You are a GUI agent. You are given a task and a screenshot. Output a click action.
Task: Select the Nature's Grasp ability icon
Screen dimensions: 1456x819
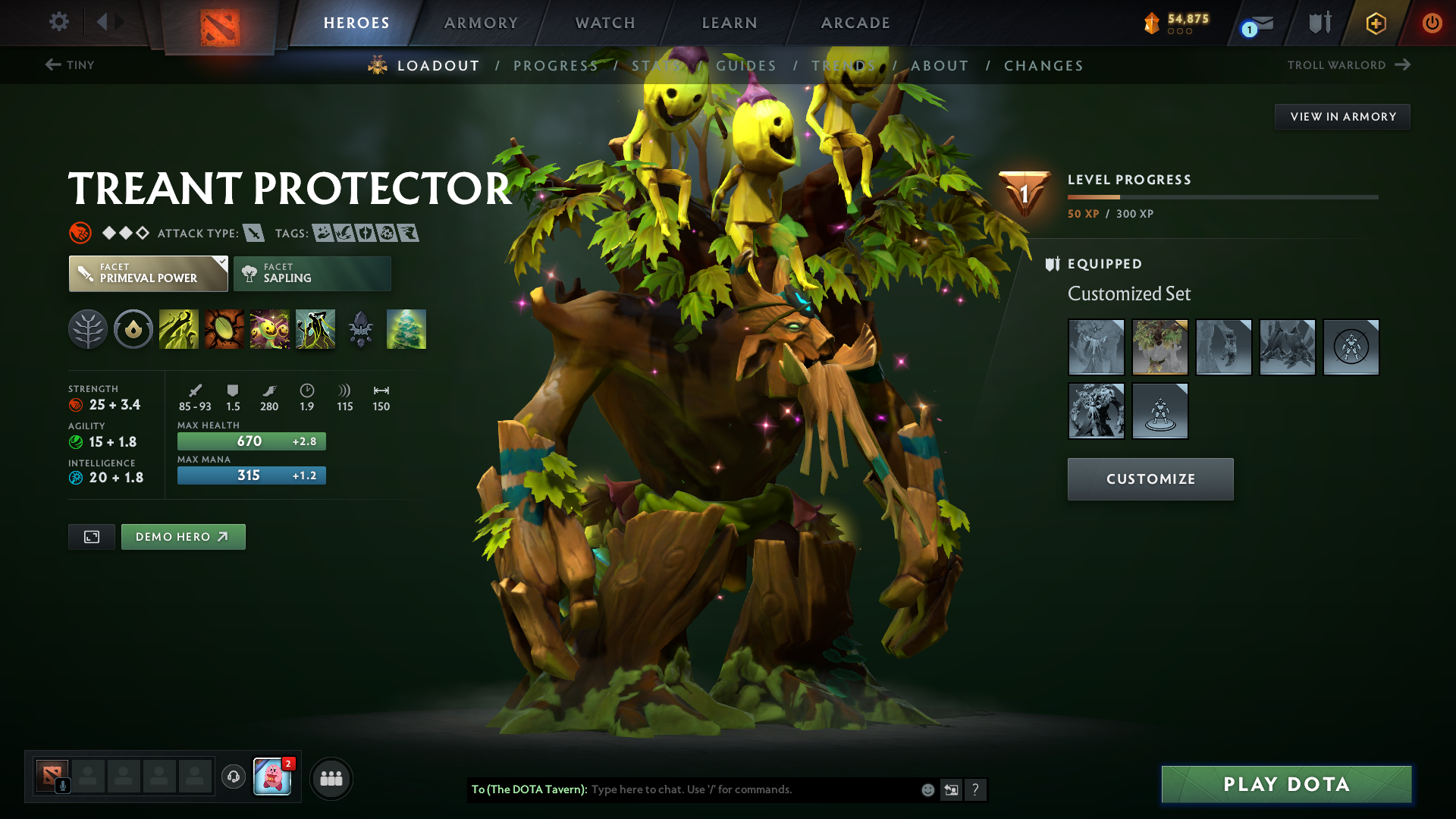pos(179,329)
